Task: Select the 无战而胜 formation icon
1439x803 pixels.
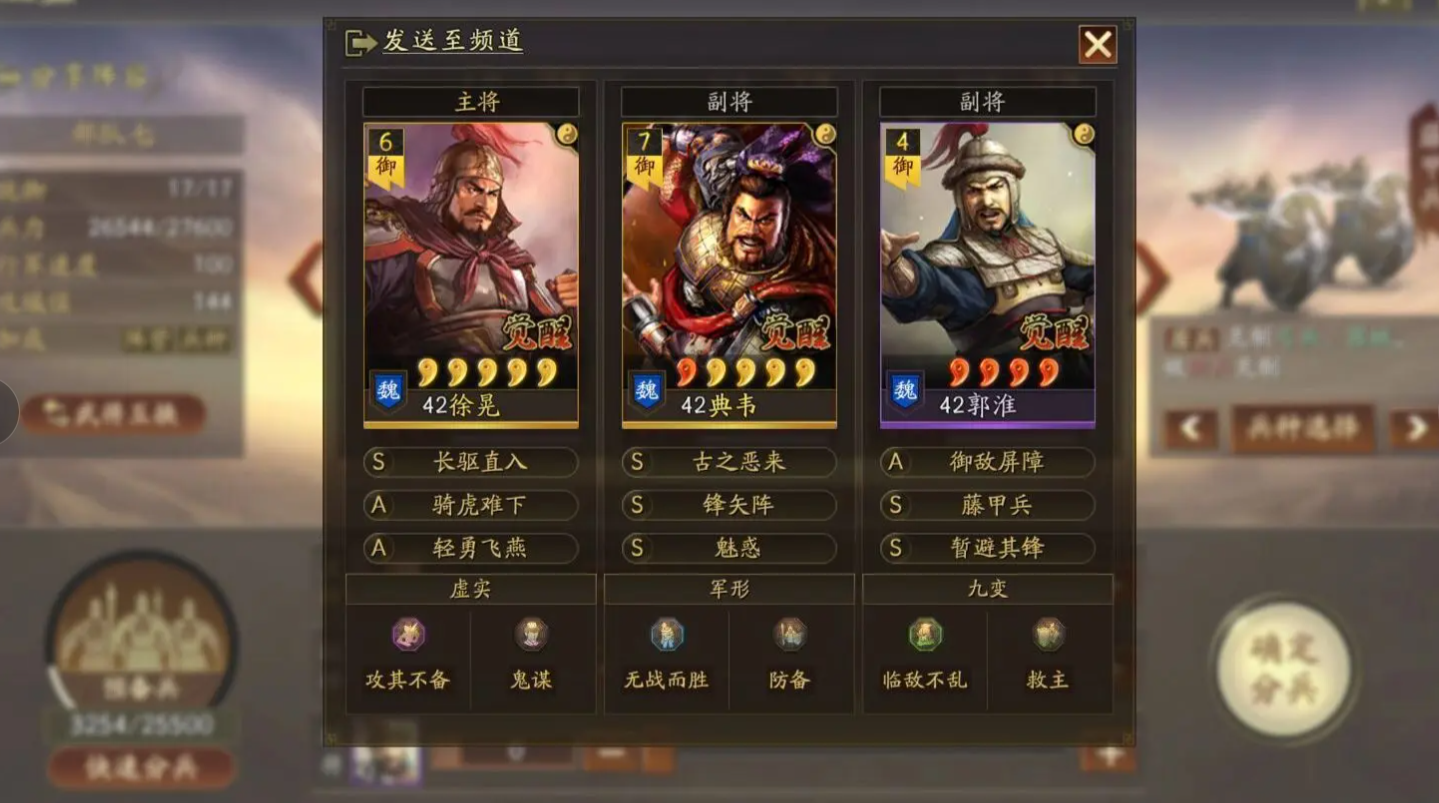Action: [x=667, y=632]
